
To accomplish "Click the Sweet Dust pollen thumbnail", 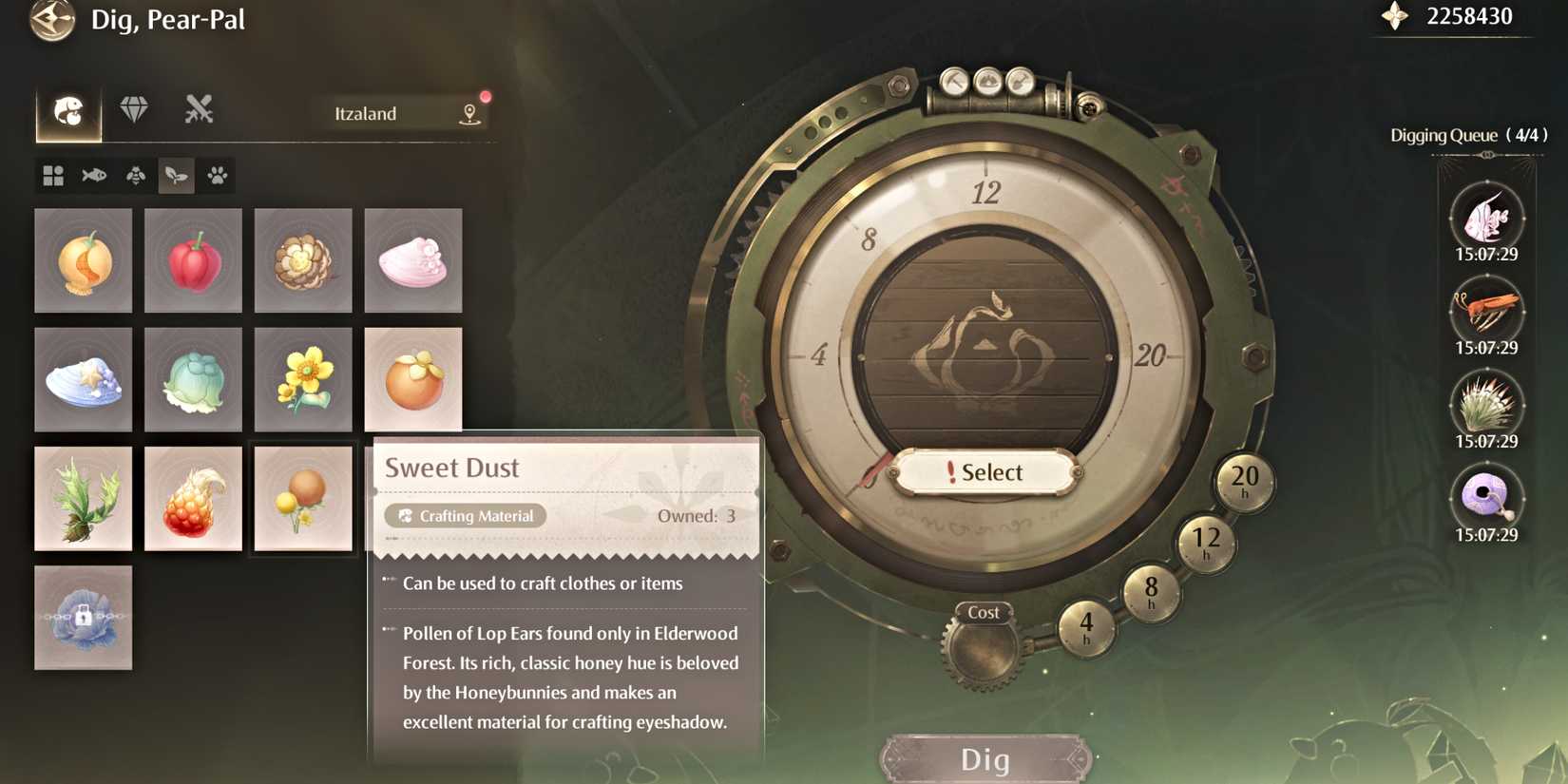I will tap(303, 499).
